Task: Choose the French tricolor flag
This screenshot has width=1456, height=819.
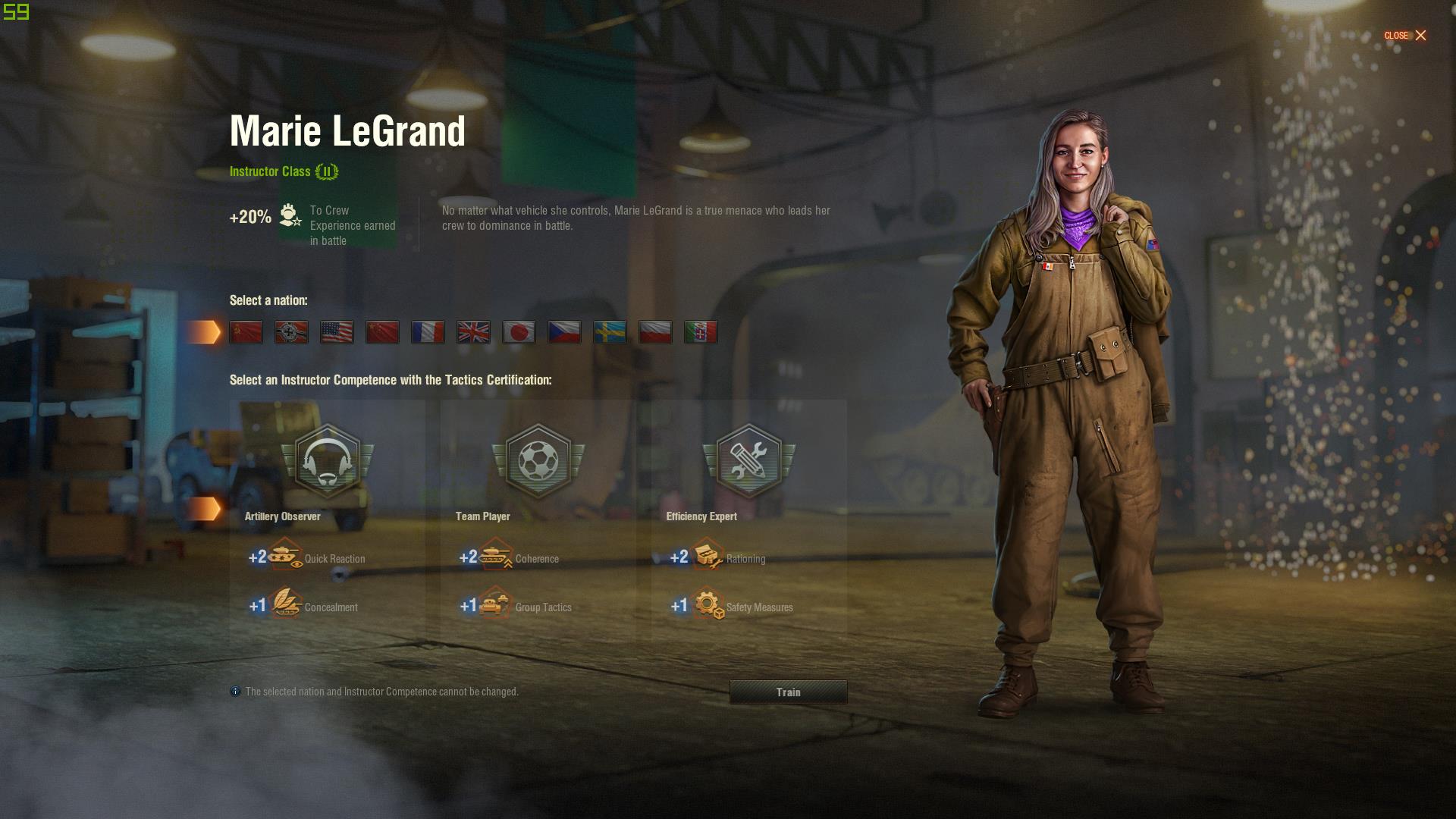Action: [x=428, y=332]
